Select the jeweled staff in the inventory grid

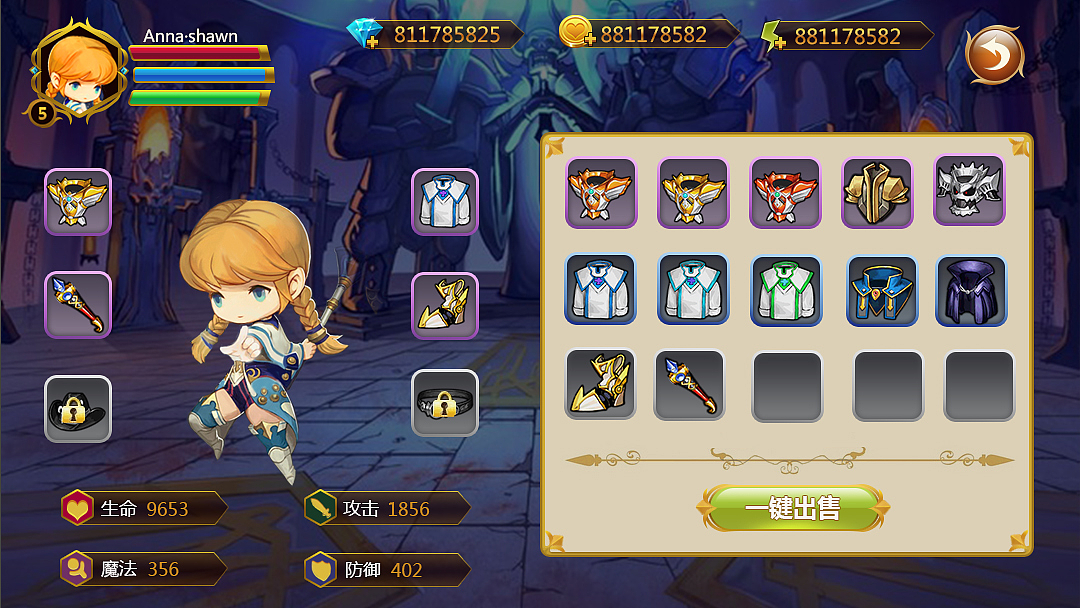(689, 384)
